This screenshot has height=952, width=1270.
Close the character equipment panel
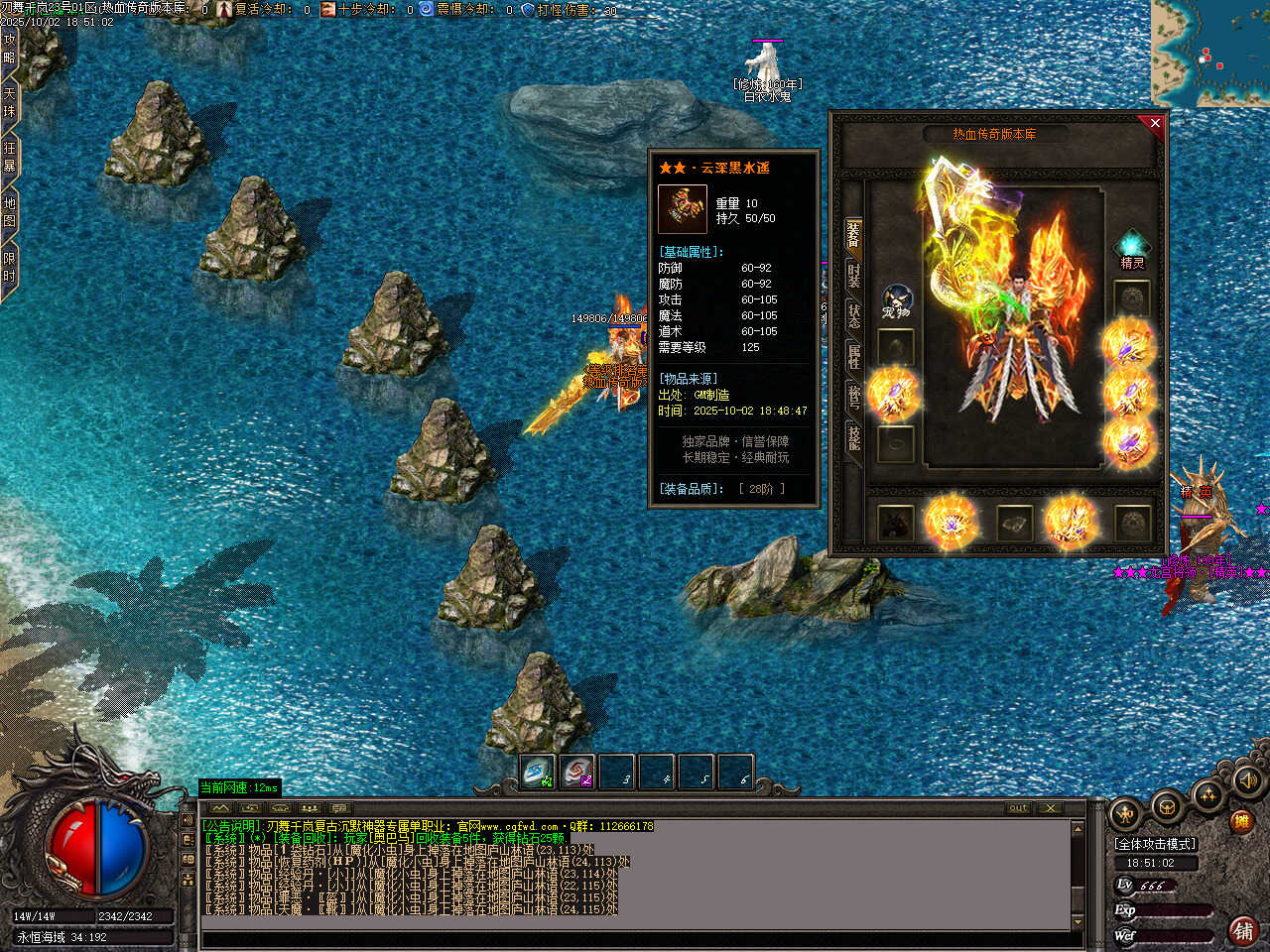click(x=1154, y=124)
